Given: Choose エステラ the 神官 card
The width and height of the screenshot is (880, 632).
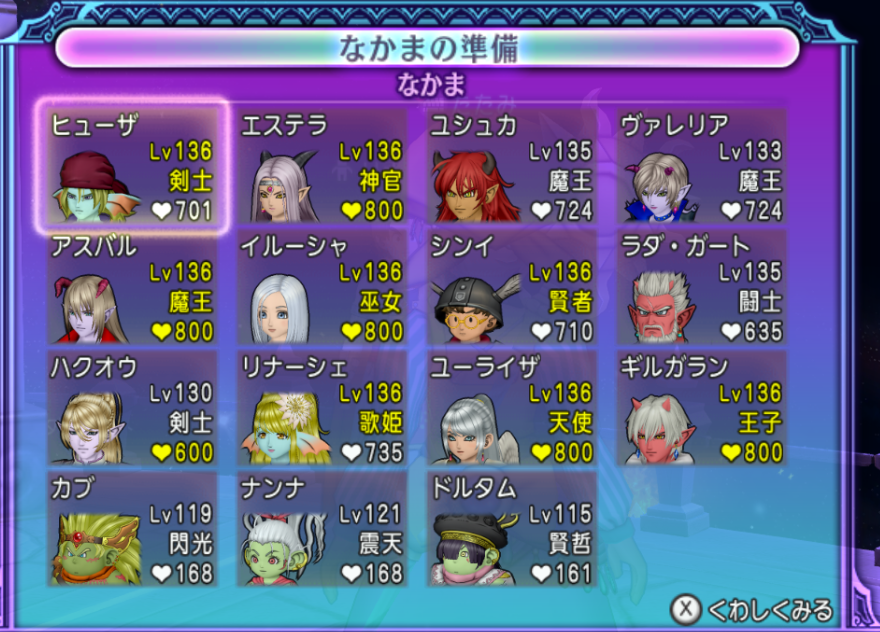Looking at the screenshot, I should [322, 166].
